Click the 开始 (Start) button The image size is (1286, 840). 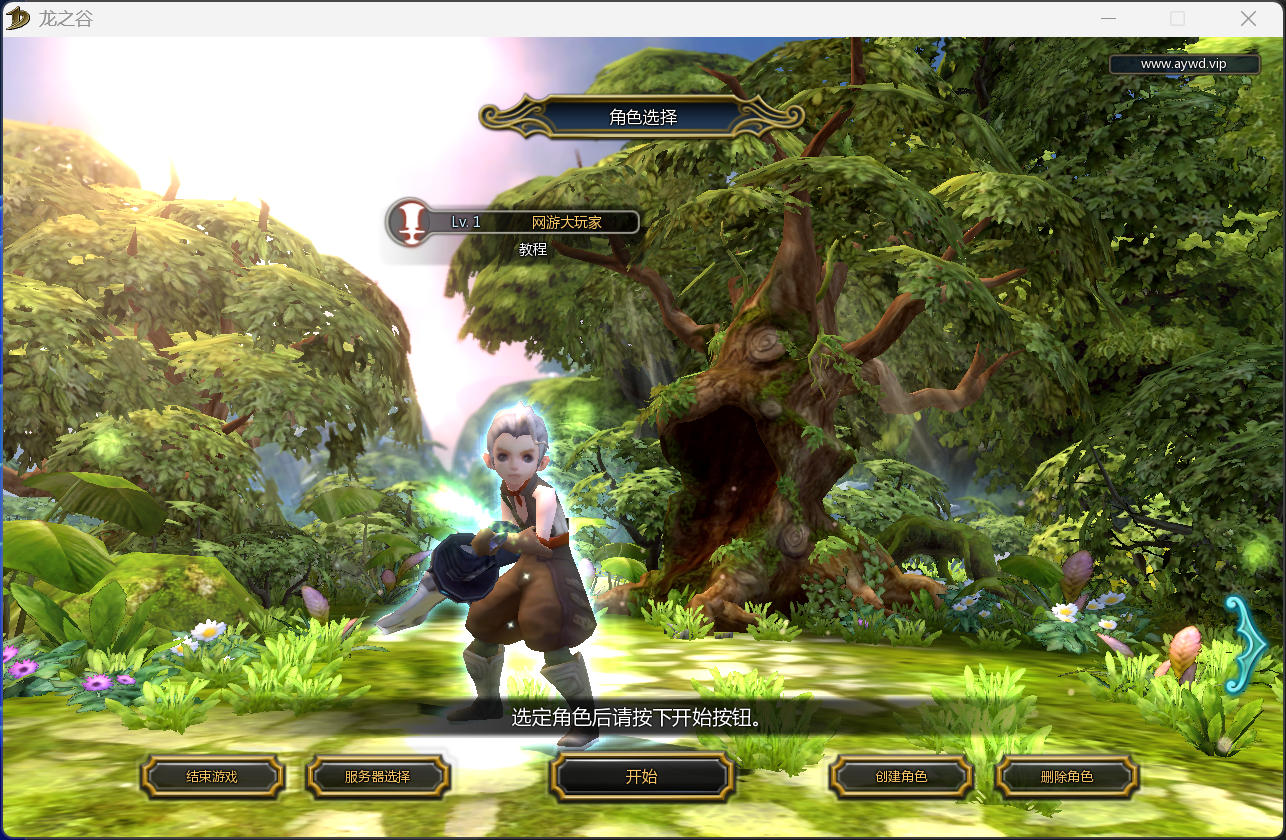click(x=641, y=777)
